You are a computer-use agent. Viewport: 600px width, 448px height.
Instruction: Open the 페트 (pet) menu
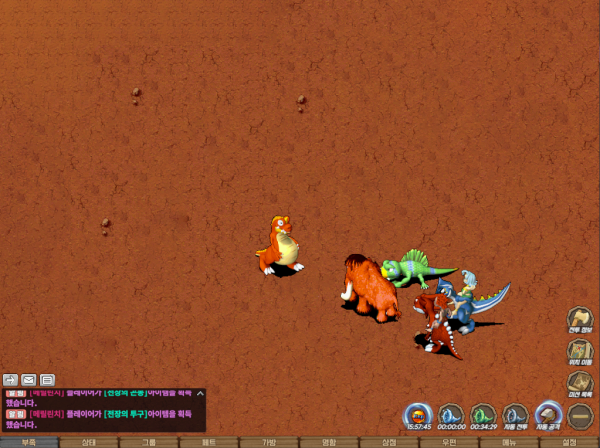tap(209, 441)
